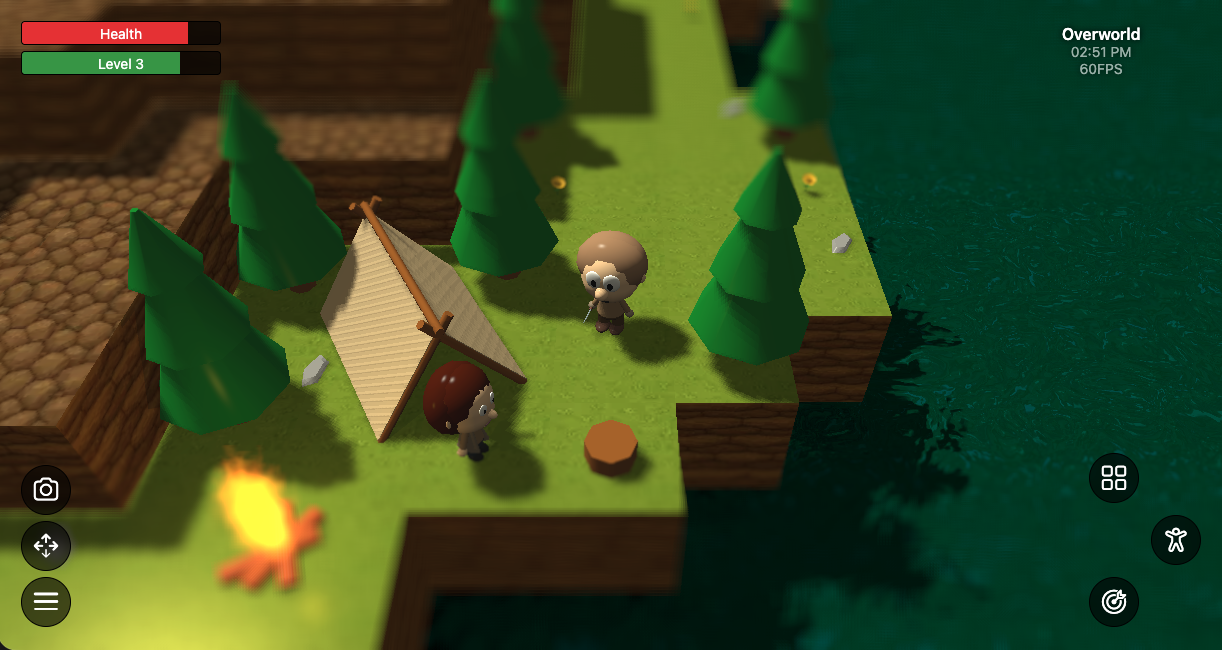Open the four-square grid inventory button
Viewport: 1222px width, 650px height.
(1114, 478)
